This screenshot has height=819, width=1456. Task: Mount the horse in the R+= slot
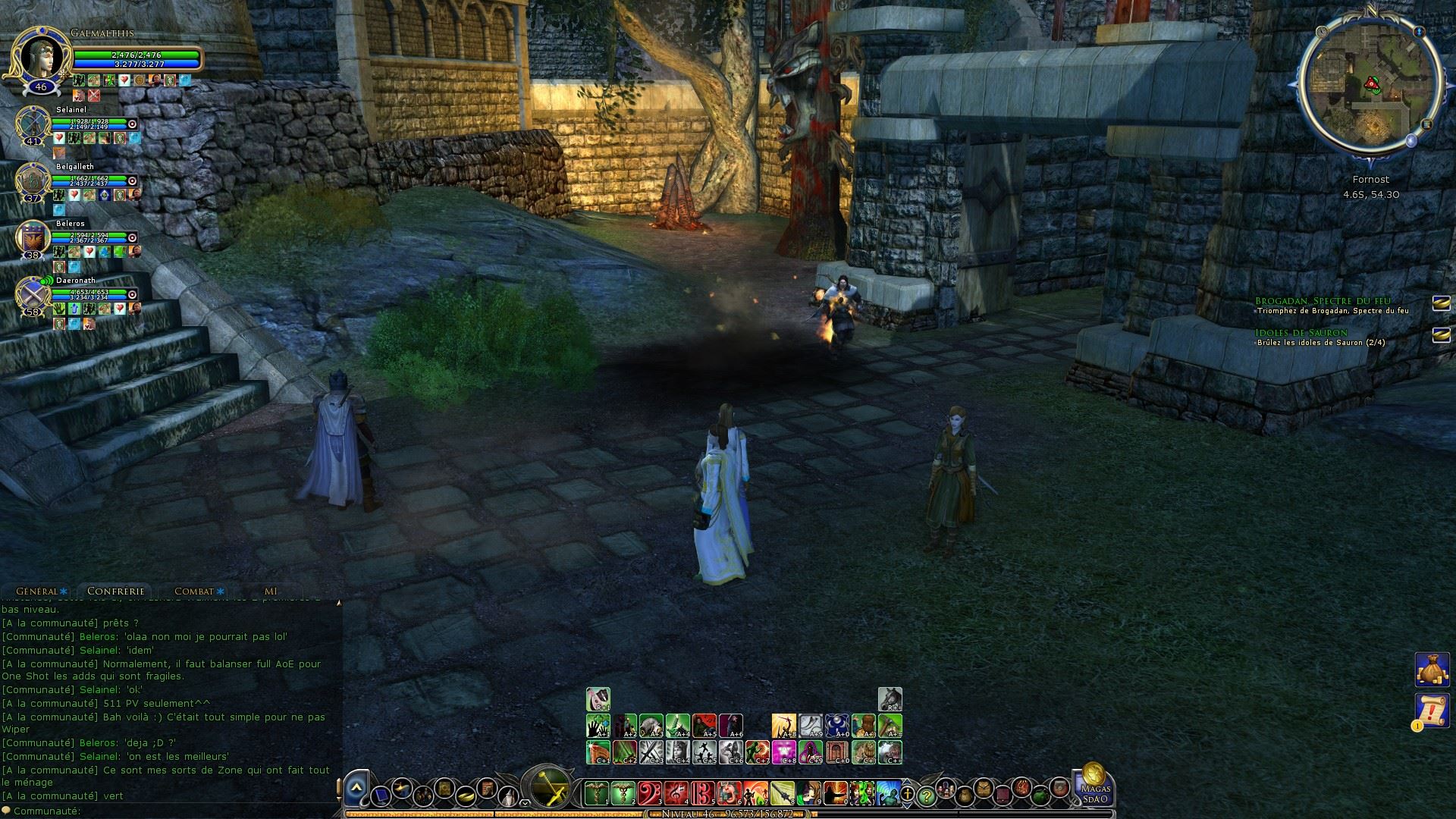point(890,698)
